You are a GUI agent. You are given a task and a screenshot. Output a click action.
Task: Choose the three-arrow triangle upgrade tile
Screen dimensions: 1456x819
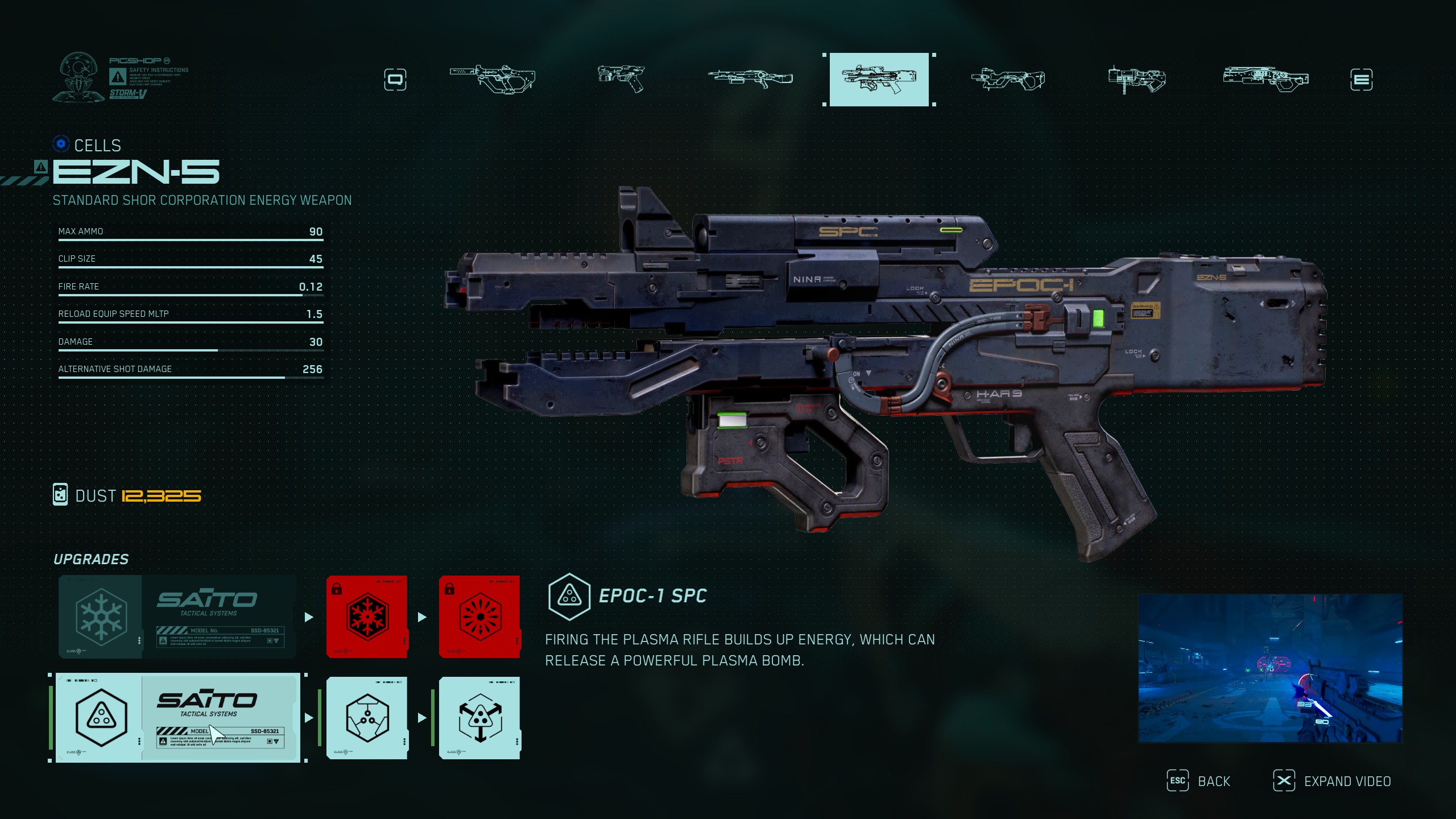pos(479,718)
